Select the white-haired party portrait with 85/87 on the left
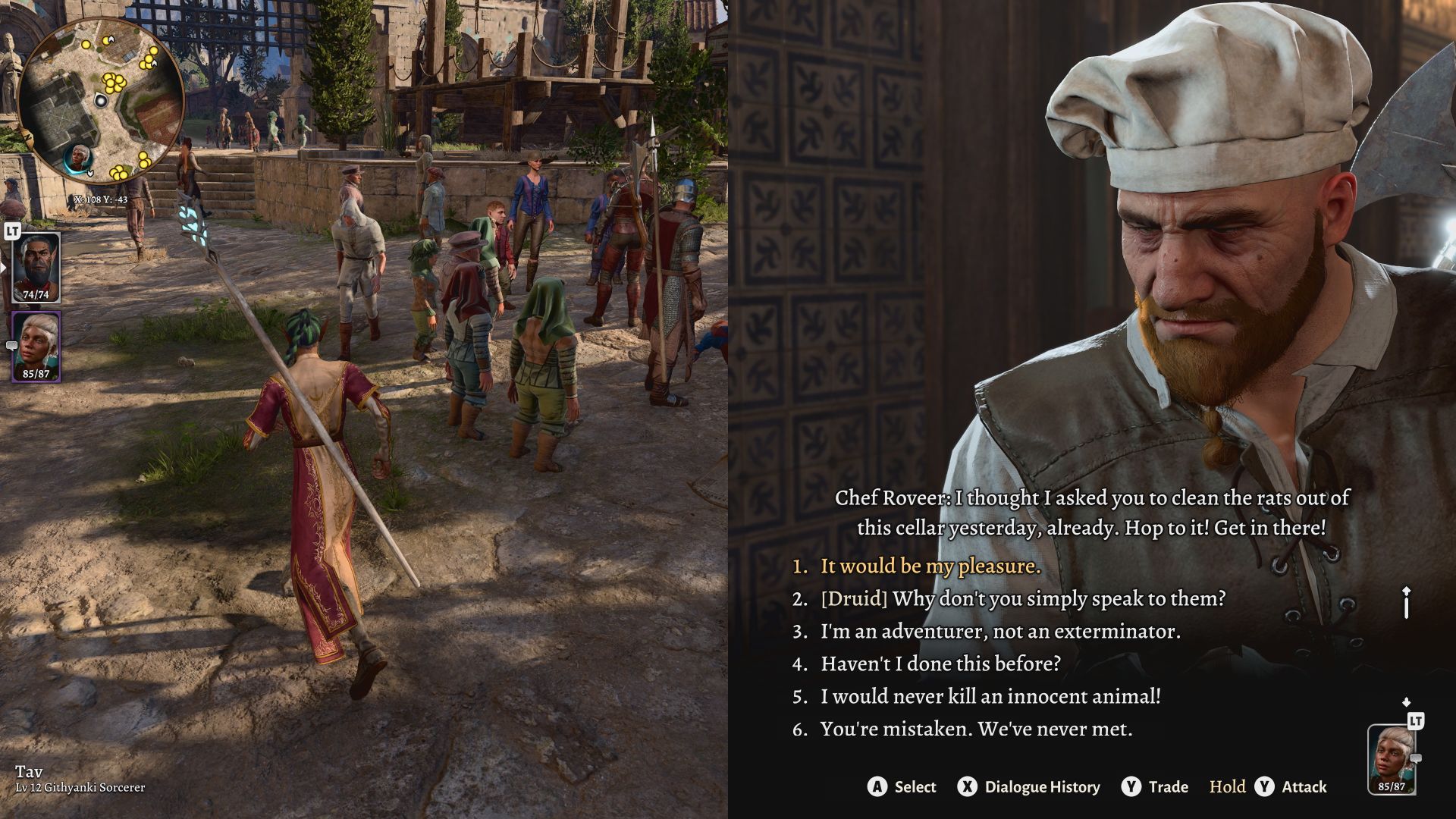Viewport: 1456px width, 819px height. point(36,346)
